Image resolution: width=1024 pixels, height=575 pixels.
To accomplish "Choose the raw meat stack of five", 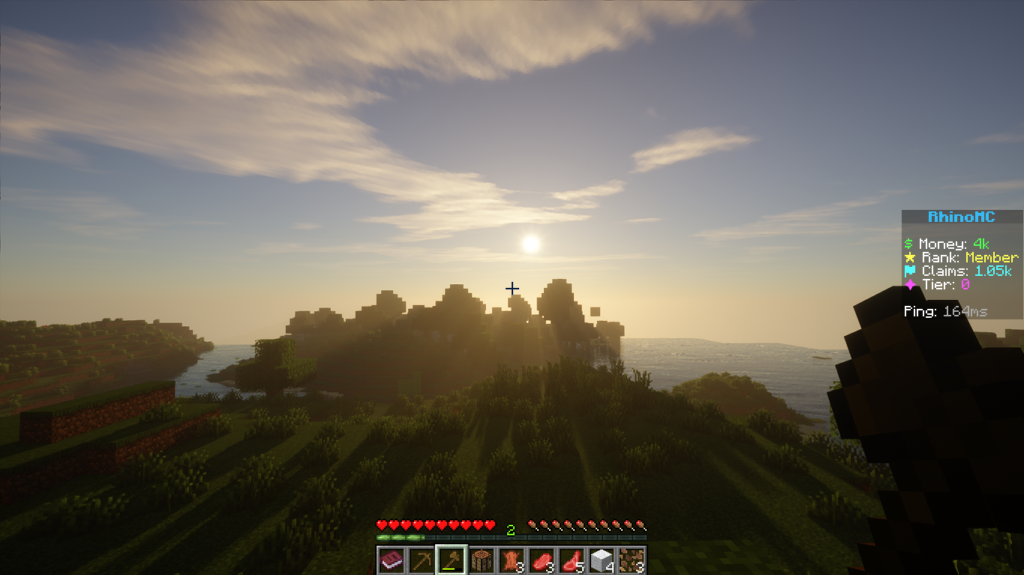I will click(x=571, y=560).
